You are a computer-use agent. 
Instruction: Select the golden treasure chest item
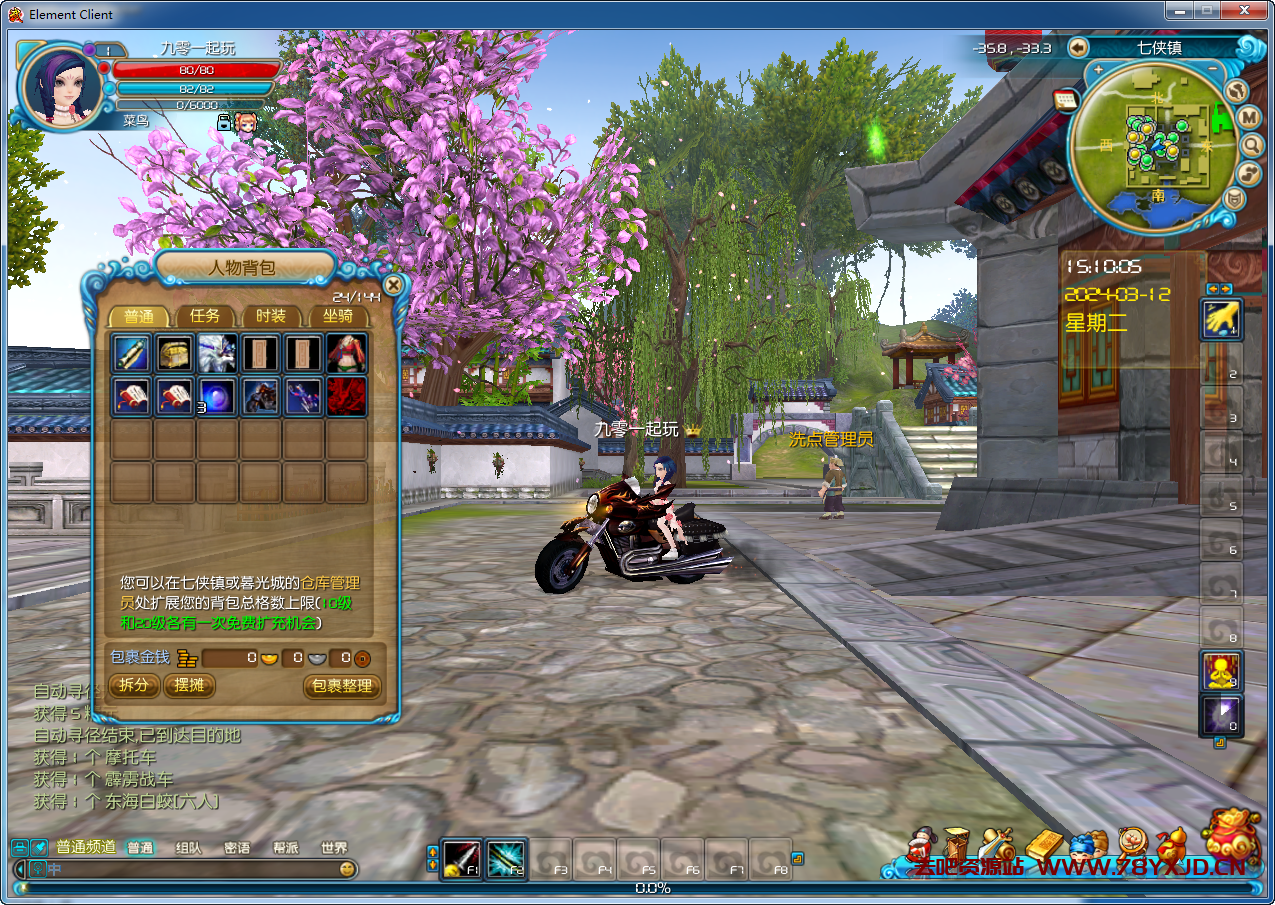[174, 353]
